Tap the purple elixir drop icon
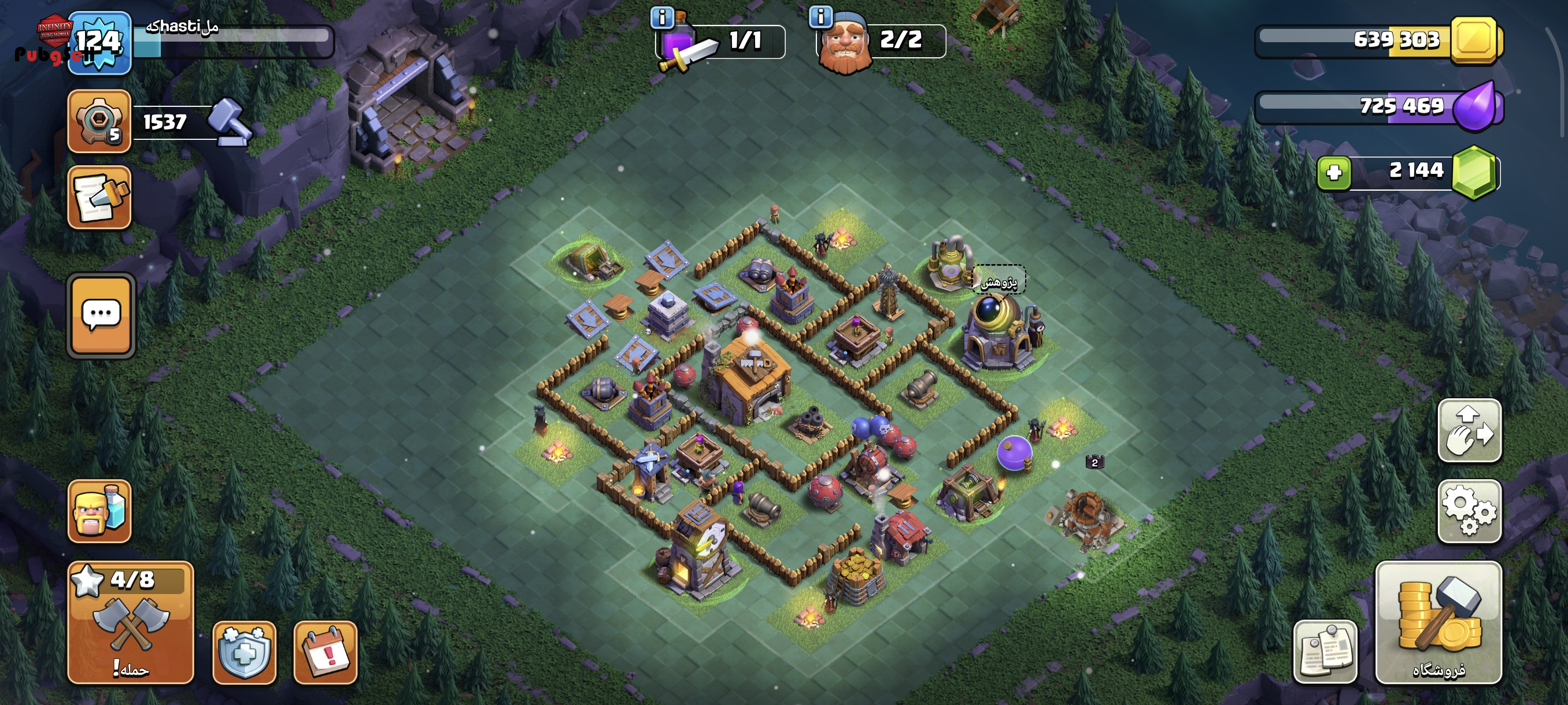Viewport: 1568px width, 705px height. tap(1475, 107)
